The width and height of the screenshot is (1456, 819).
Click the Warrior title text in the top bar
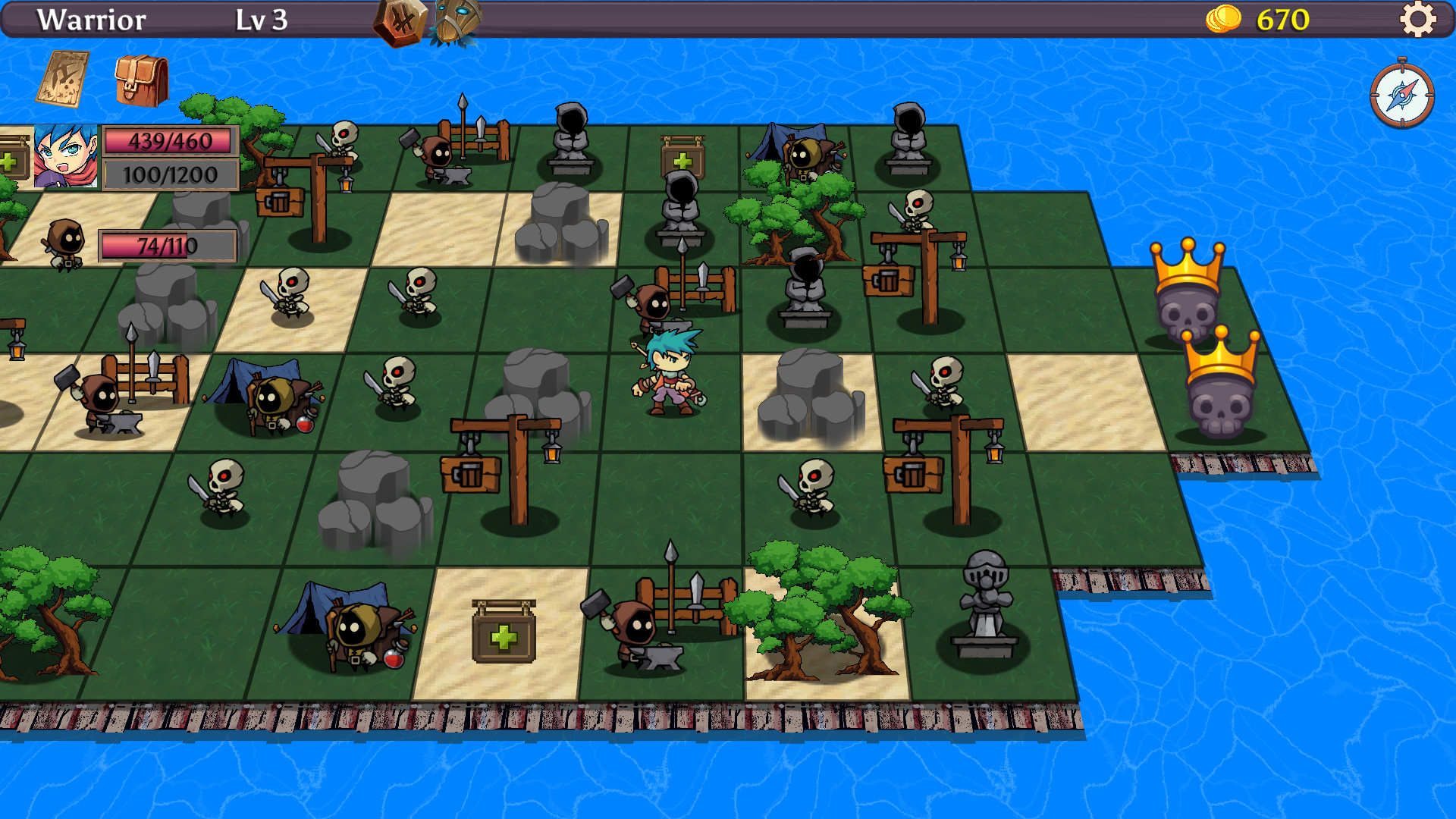tap(93, 20)
